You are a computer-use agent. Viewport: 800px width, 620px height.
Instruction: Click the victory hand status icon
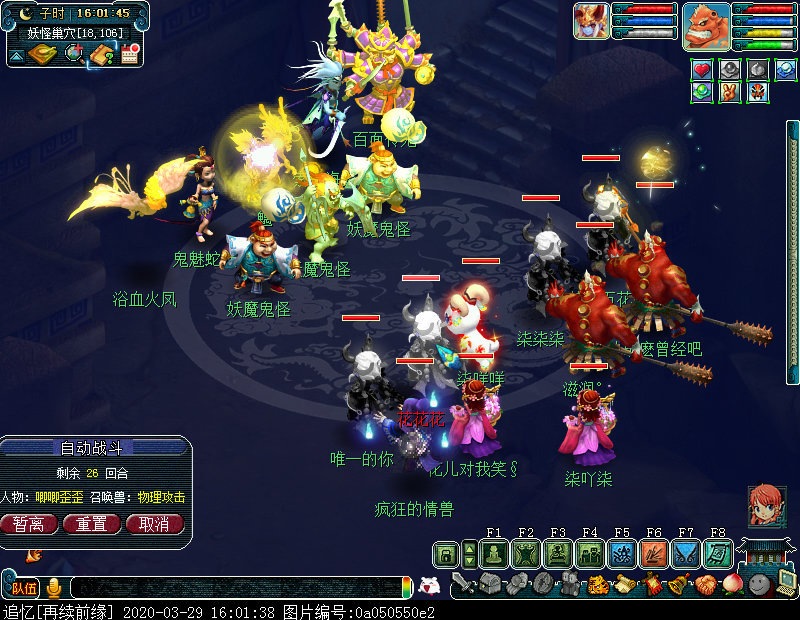pos(731,92)
